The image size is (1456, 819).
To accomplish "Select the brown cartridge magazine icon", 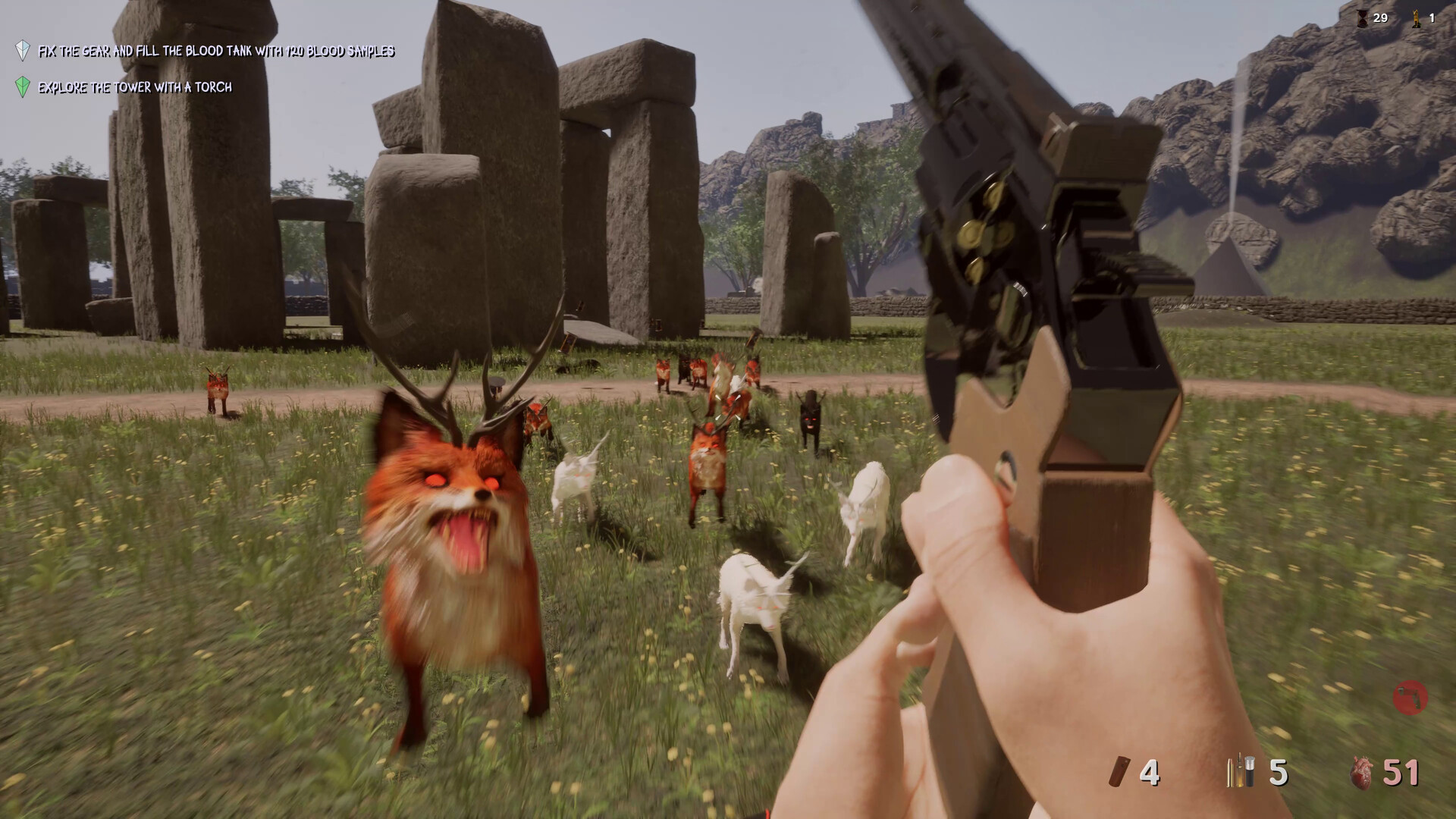I will tap(1119, 773).
